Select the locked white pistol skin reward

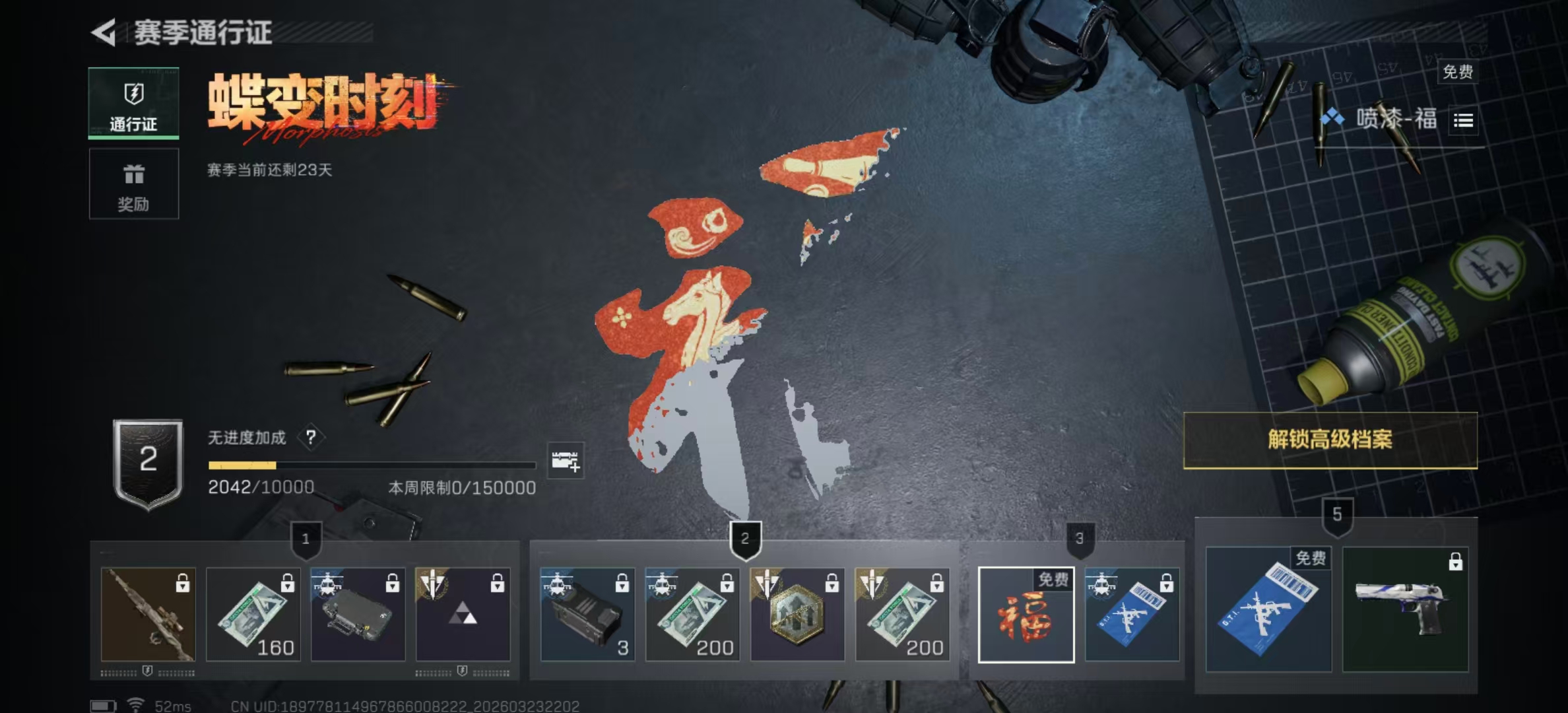click(1405, 609)
